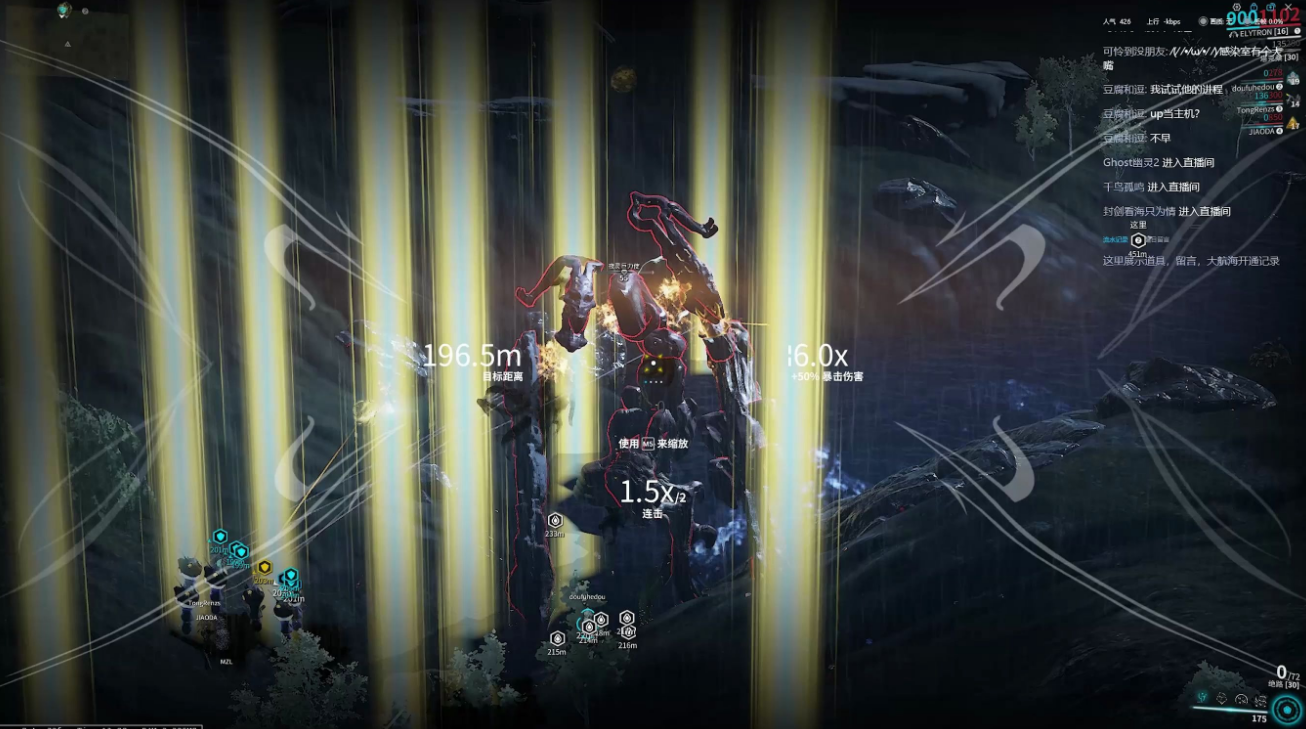This screenshot has width=1306, height=729.
Task: Click the minimap in the corner
Action: pyautogui.click(x=65, y=40)
